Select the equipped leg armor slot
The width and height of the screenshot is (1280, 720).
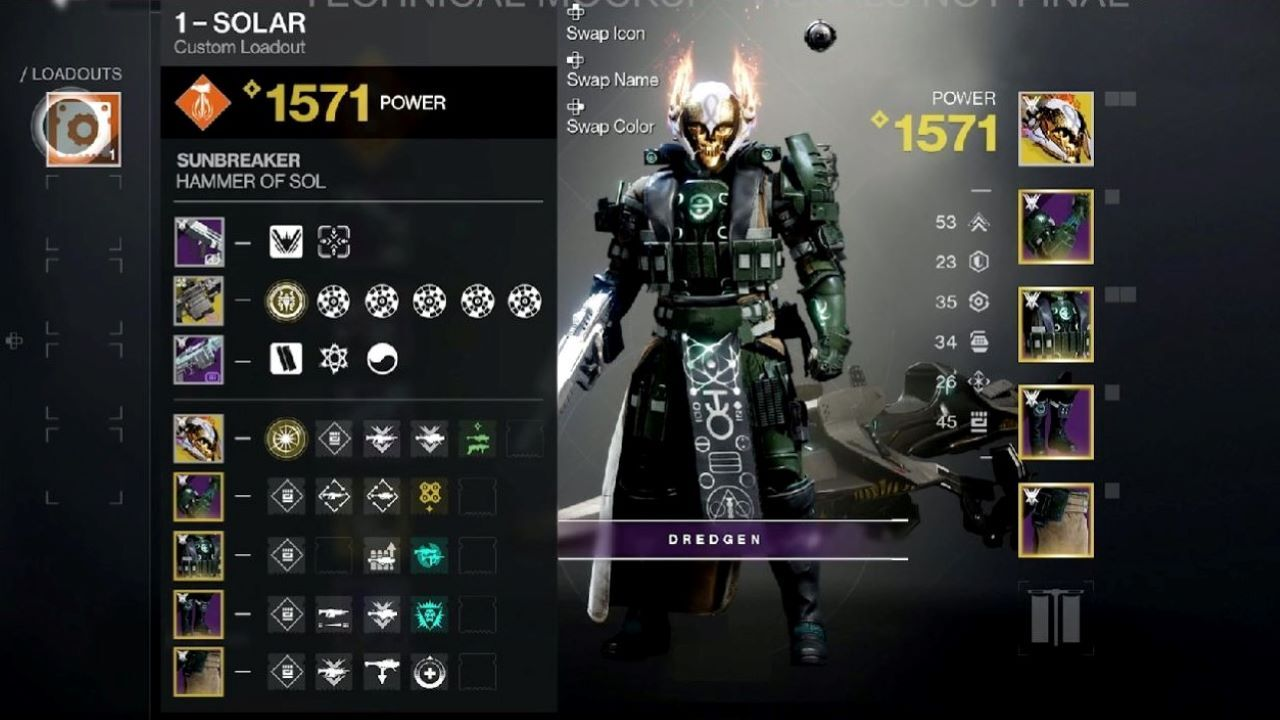click(1055, 422)
